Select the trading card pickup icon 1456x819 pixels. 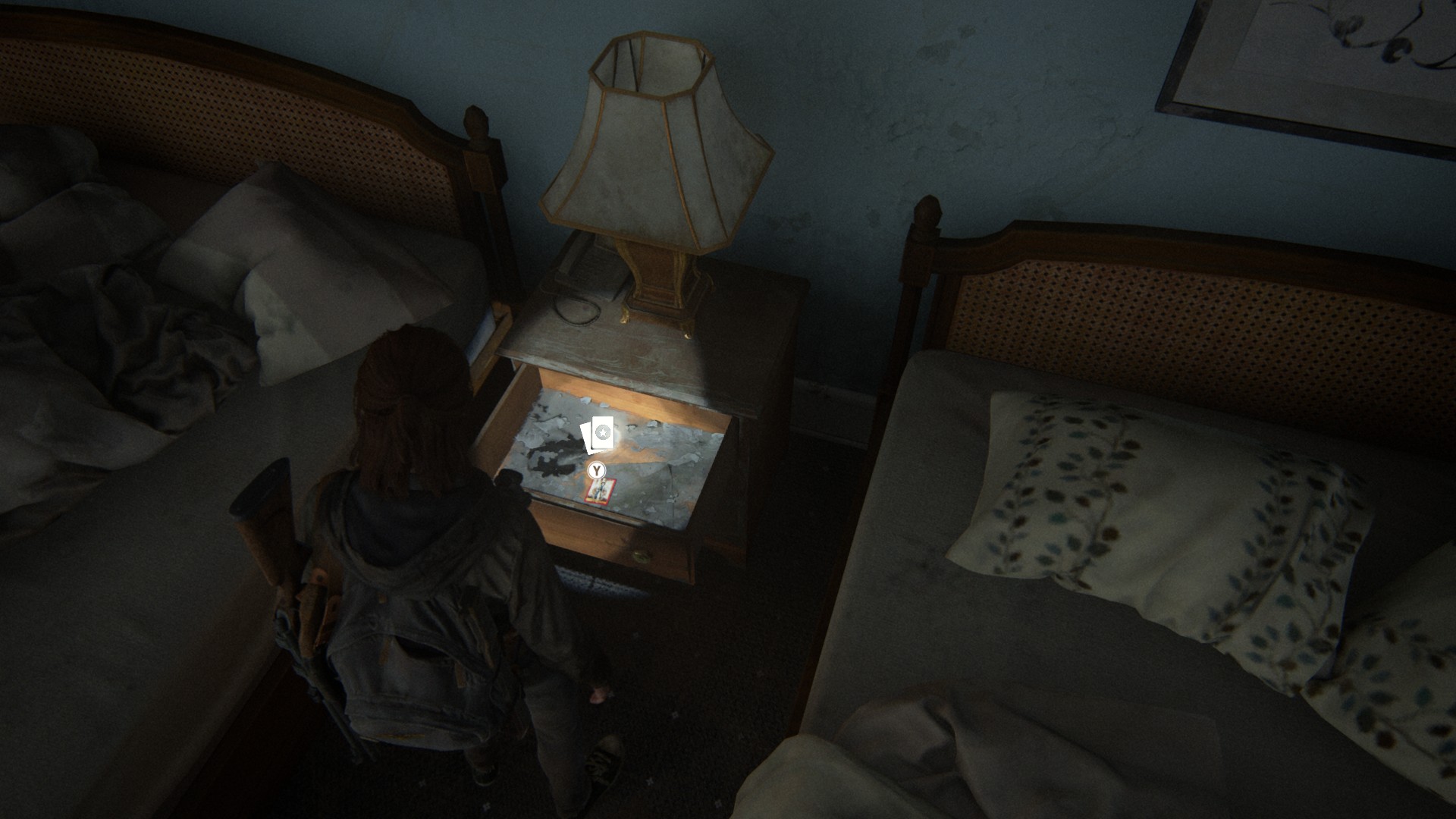(599, 435)
